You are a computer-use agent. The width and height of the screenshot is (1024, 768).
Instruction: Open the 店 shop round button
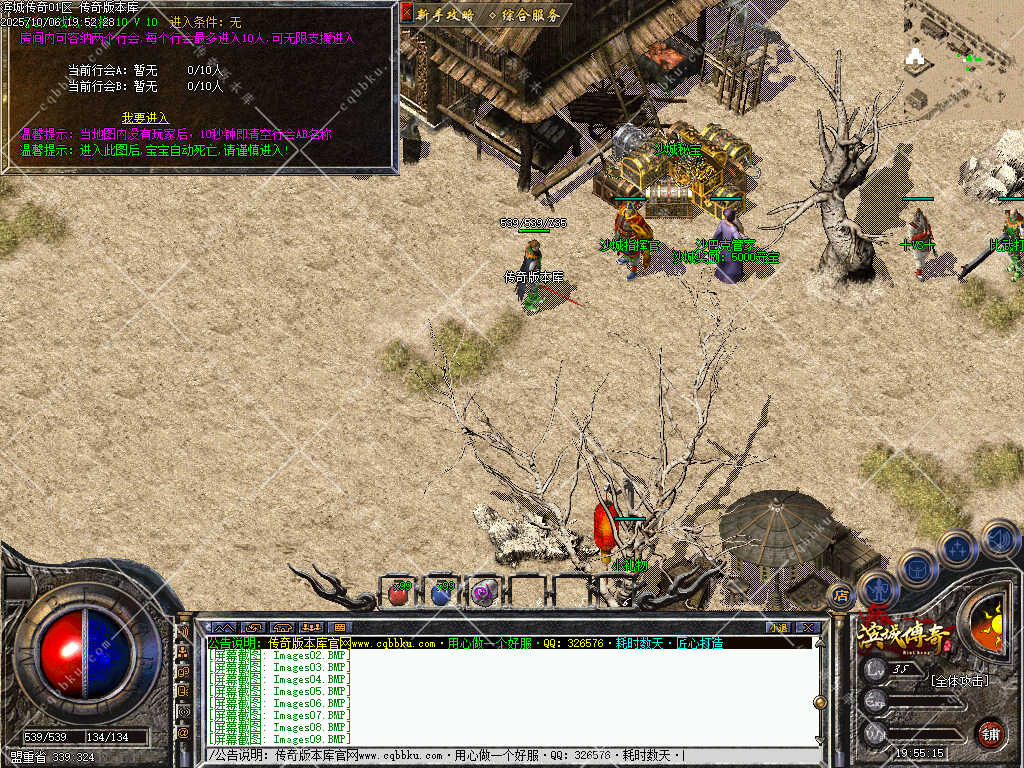841,594
